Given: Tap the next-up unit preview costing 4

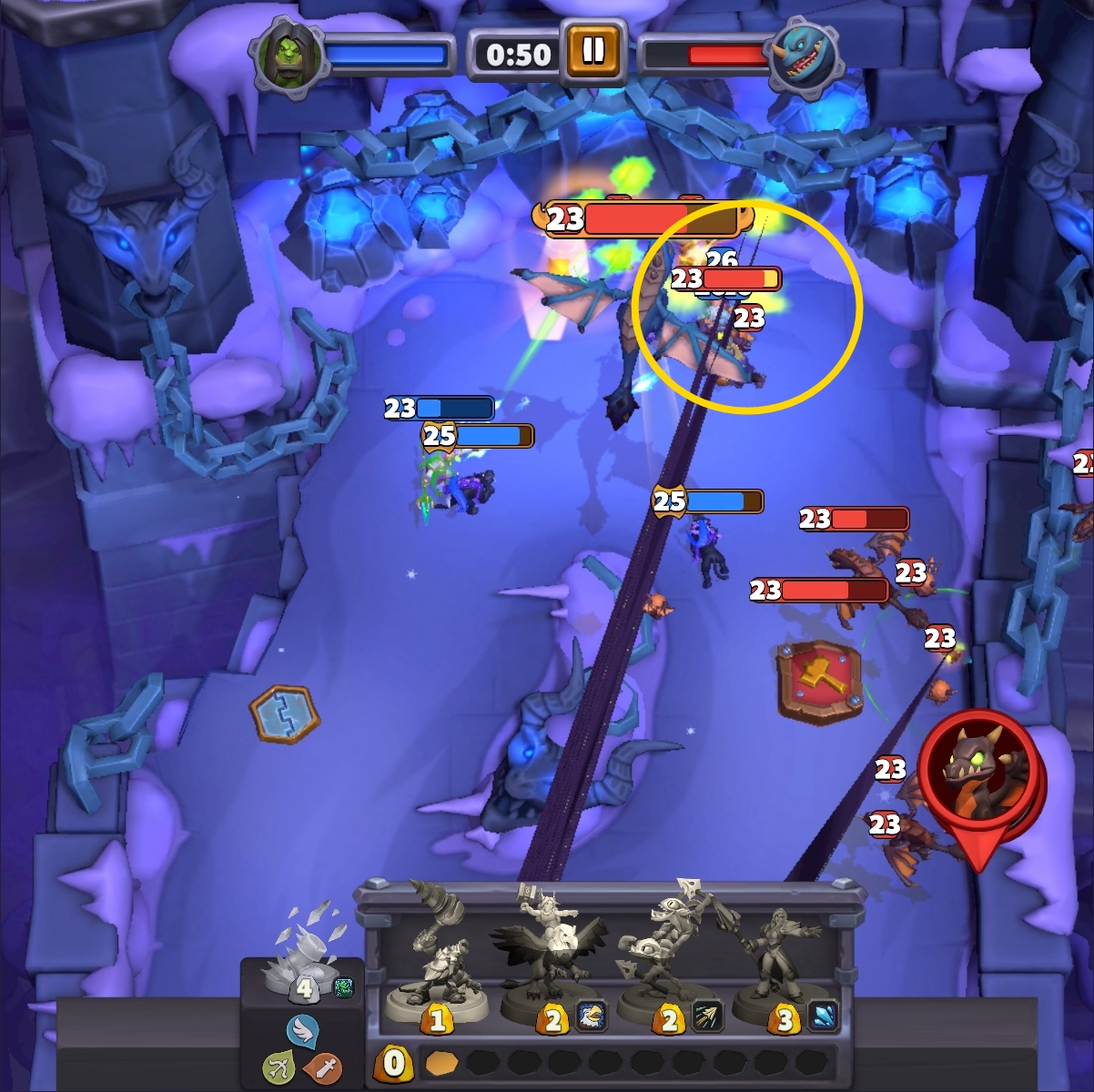Looking at the screenshot, I should [303, 955].
